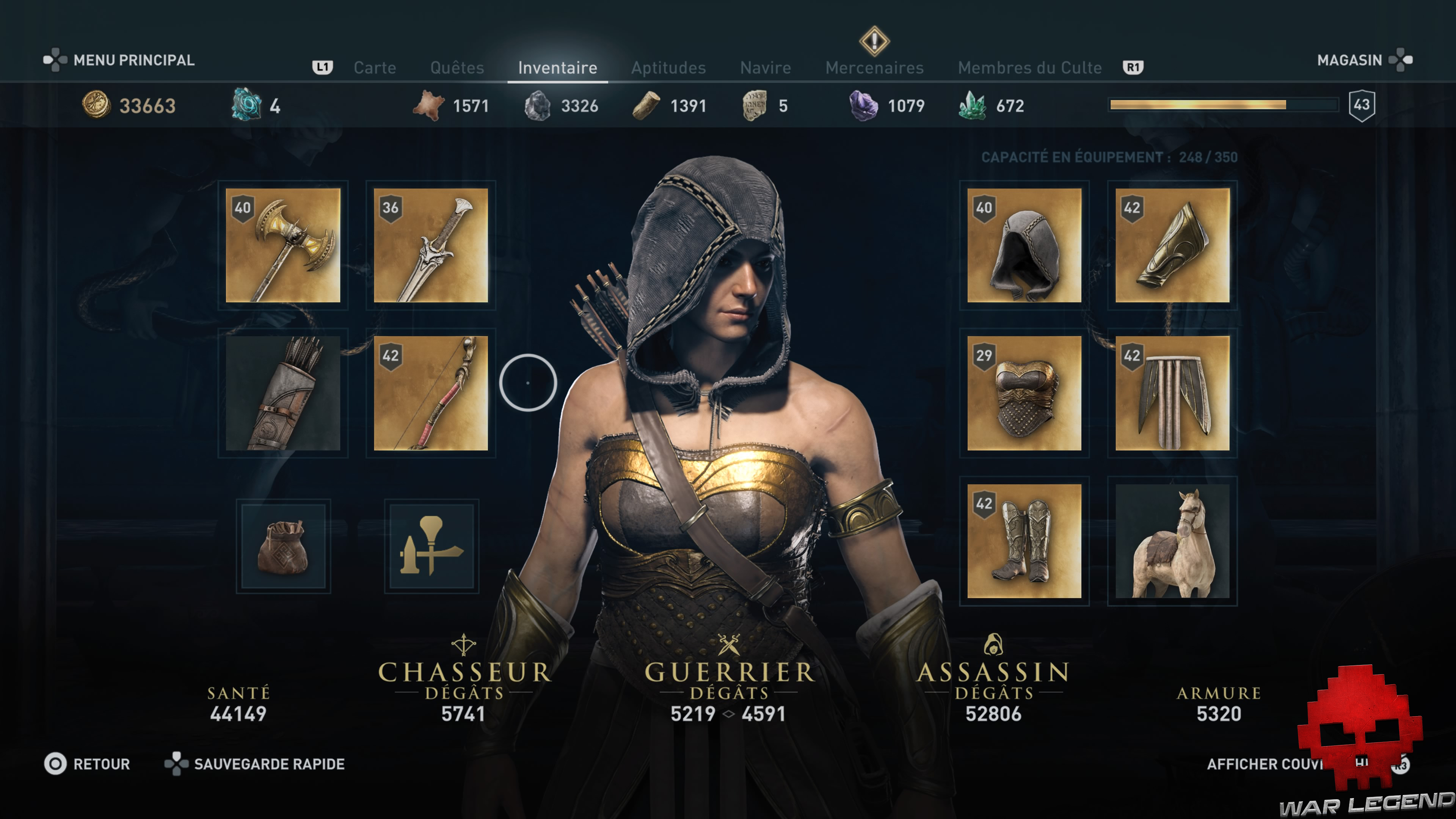Go to the Aptitudes tab
1456x819 pixels.
pos(668,68)
